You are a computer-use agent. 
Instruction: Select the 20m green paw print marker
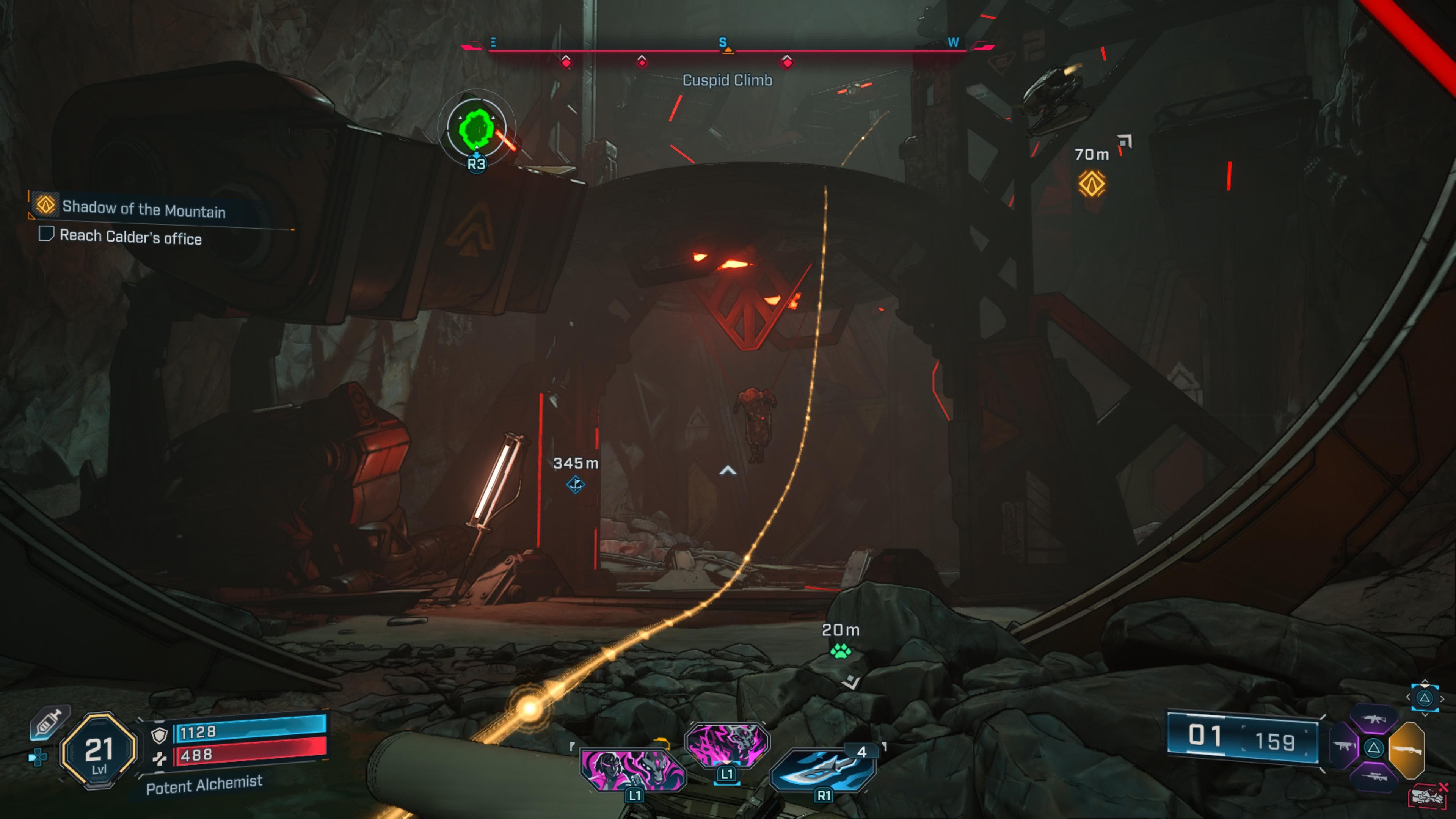(x=841, y=652)
